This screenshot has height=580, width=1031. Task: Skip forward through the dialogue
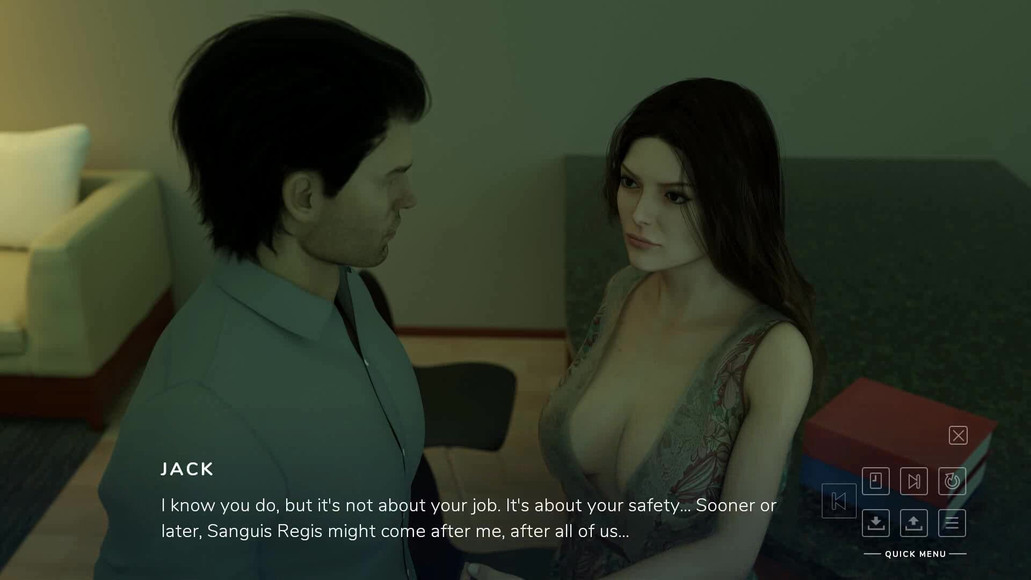pos(913,481)
